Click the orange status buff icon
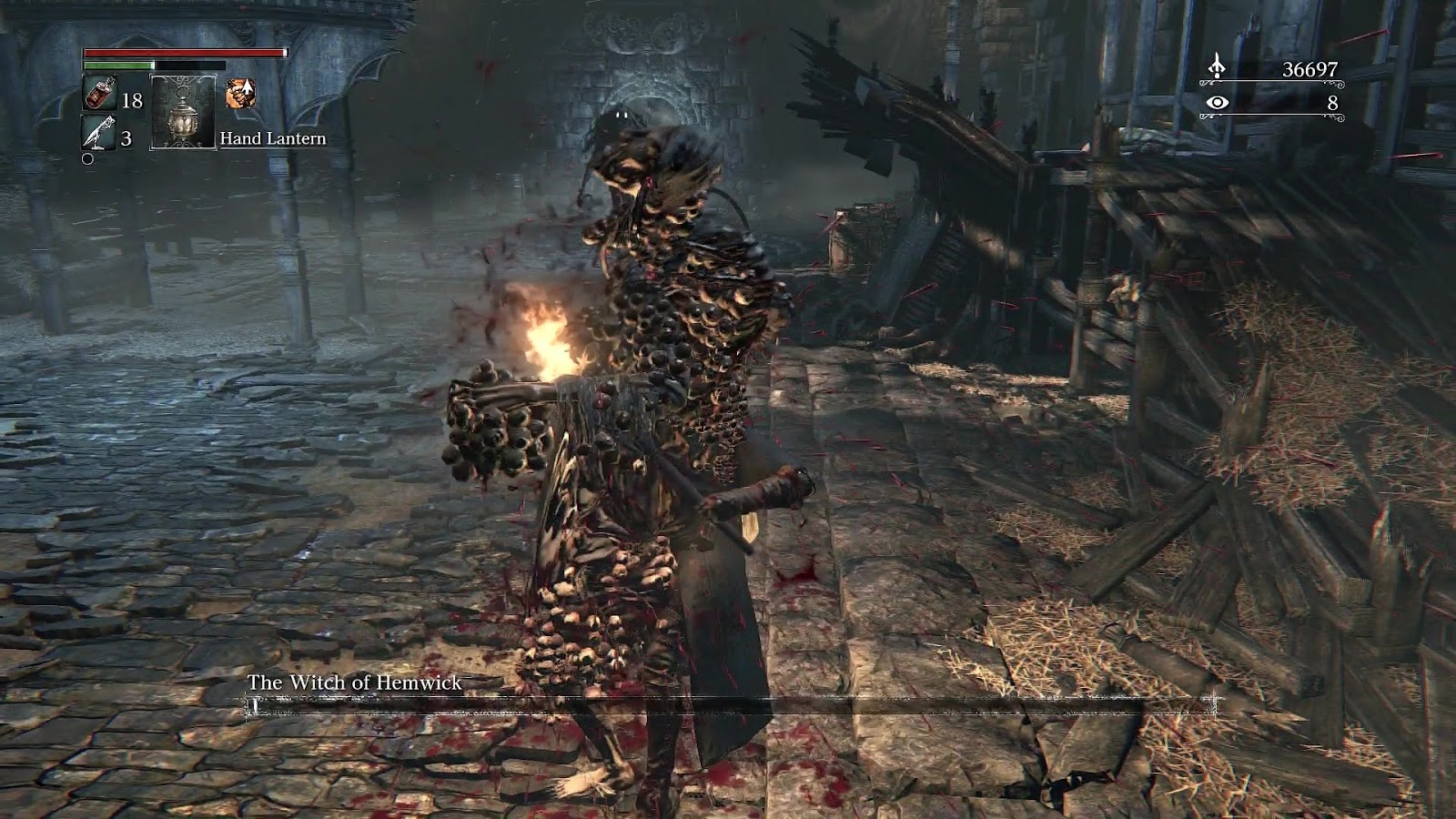1456x819 pixels. click(240, 93)
